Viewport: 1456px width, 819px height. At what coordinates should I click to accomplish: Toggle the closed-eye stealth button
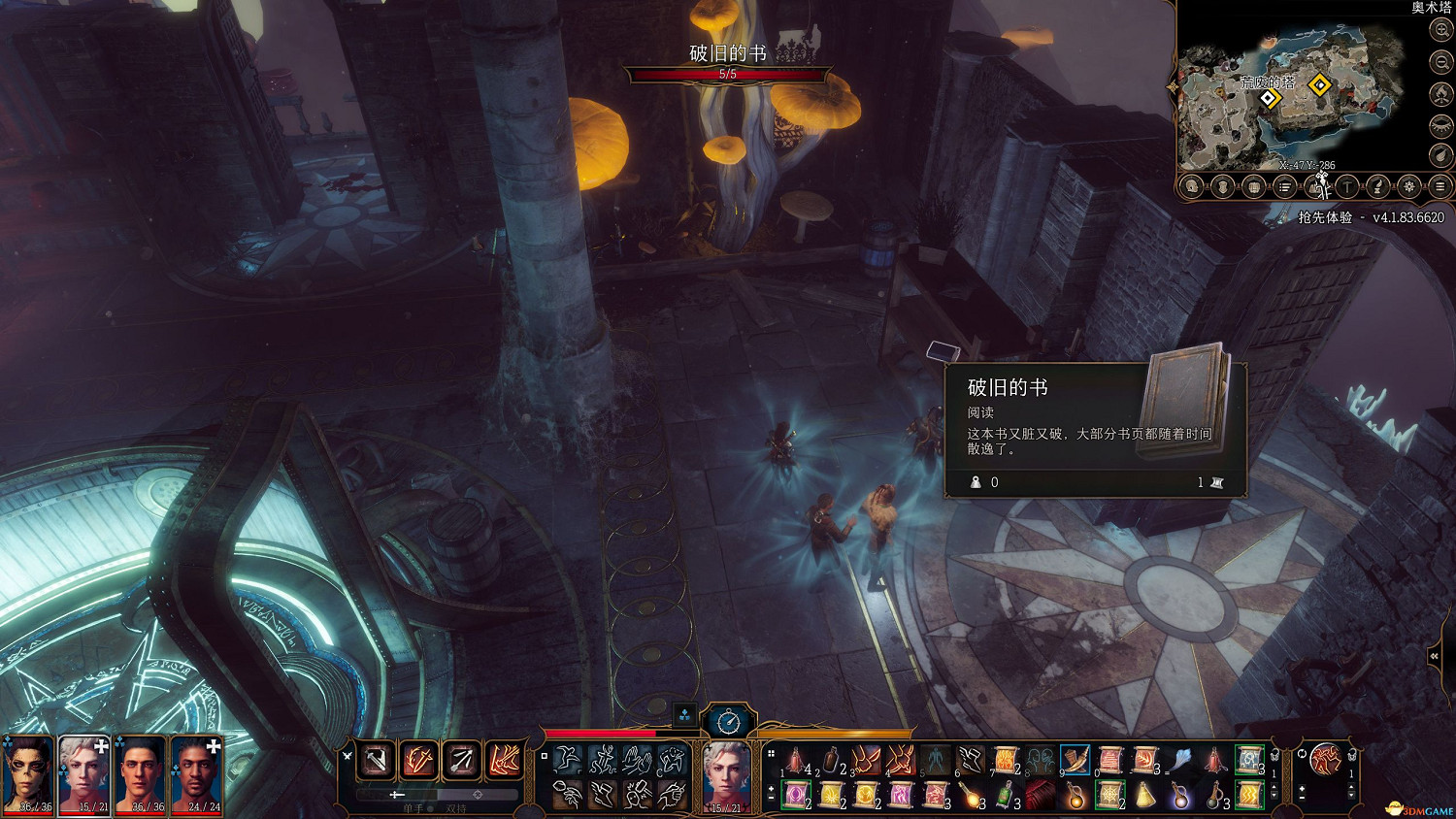click(x=1441, y=125)
